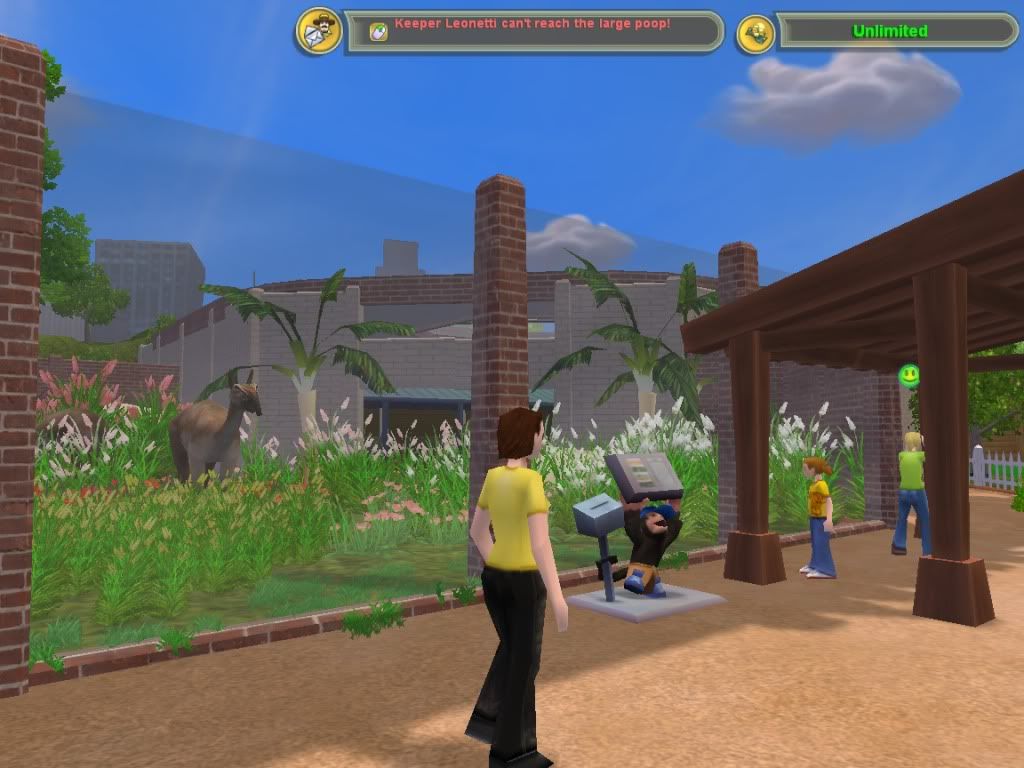Click the Keeper Leonetti poop alert message
The image size is (1024, 768).
(x=532, y=23)
